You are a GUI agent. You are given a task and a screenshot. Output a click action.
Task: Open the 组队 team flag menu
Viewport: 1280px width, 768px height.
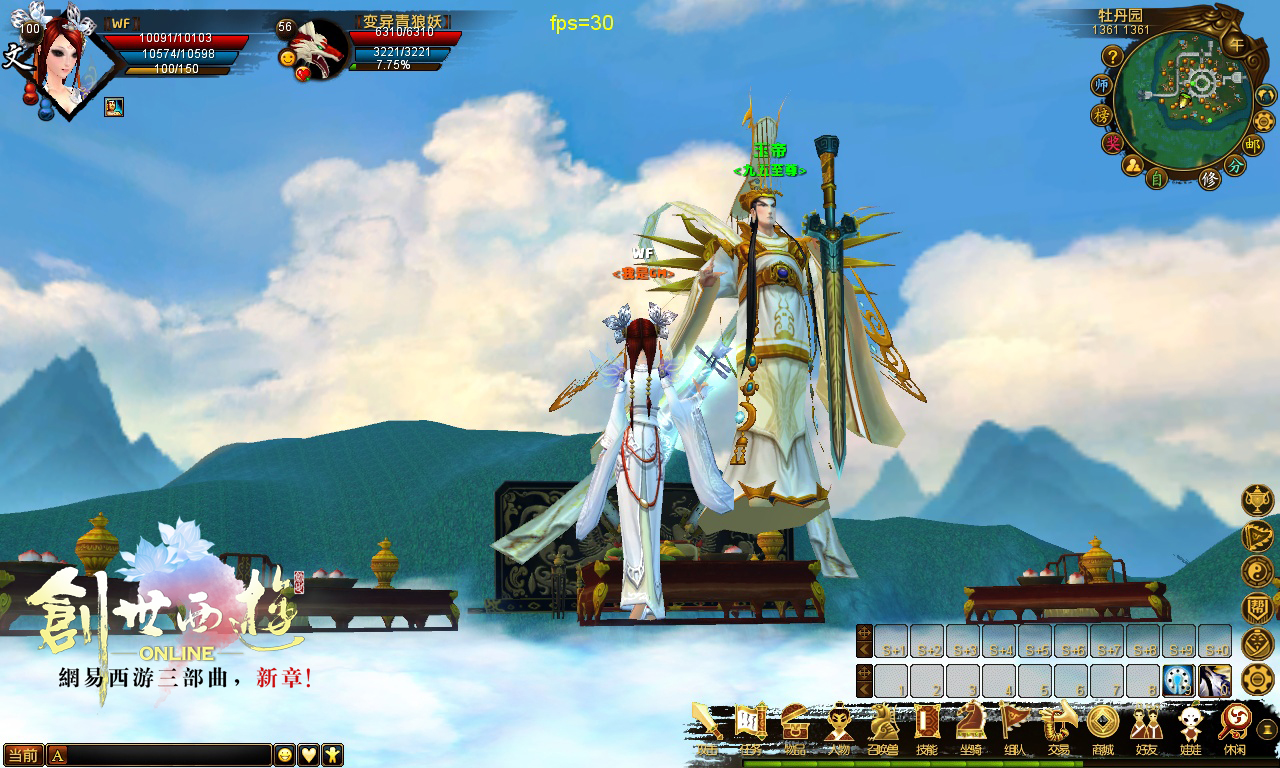click(1014, 724)
